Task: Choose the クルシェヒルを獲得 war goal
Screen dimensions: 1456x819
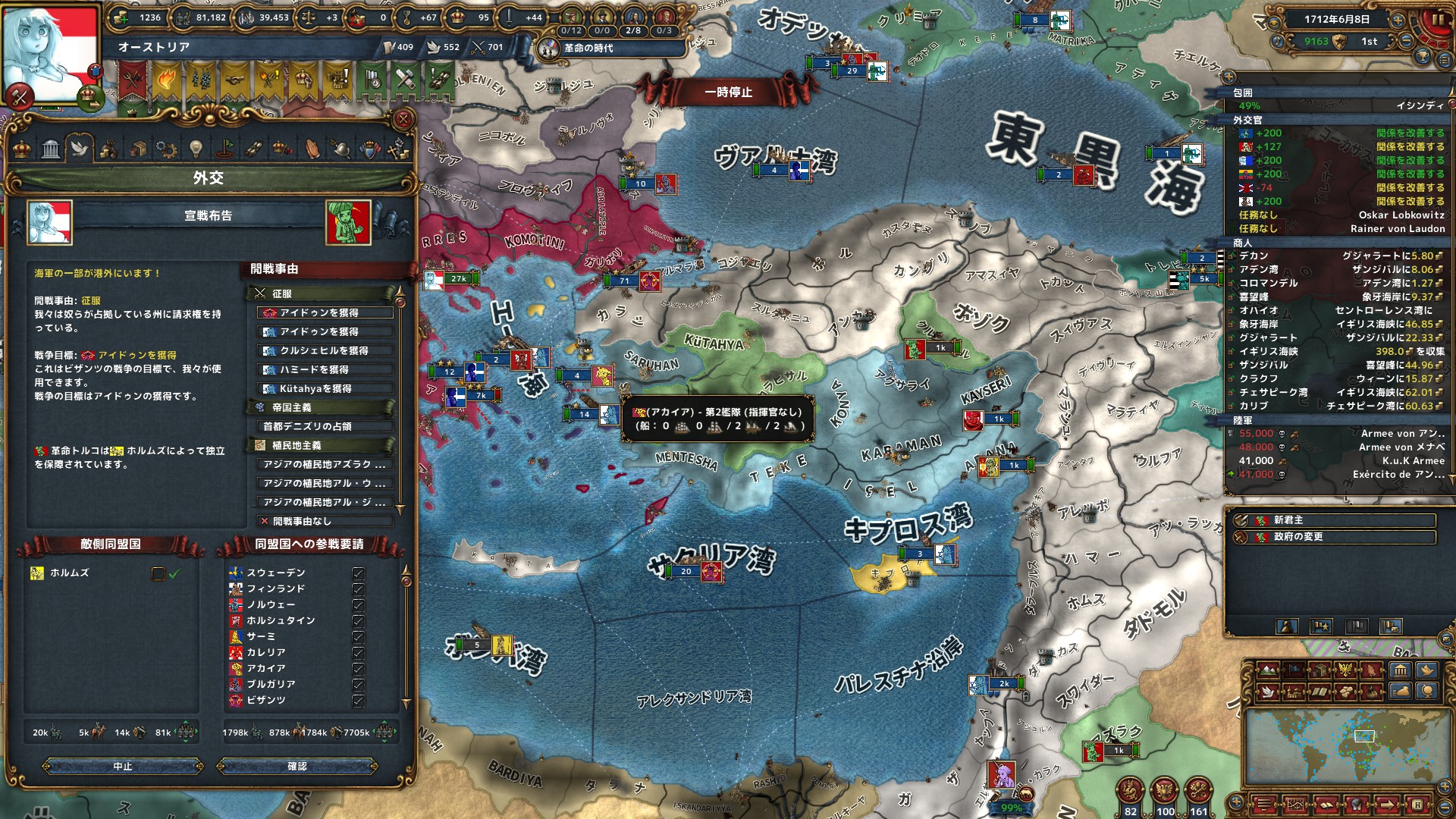Action: tap(326, 350)
